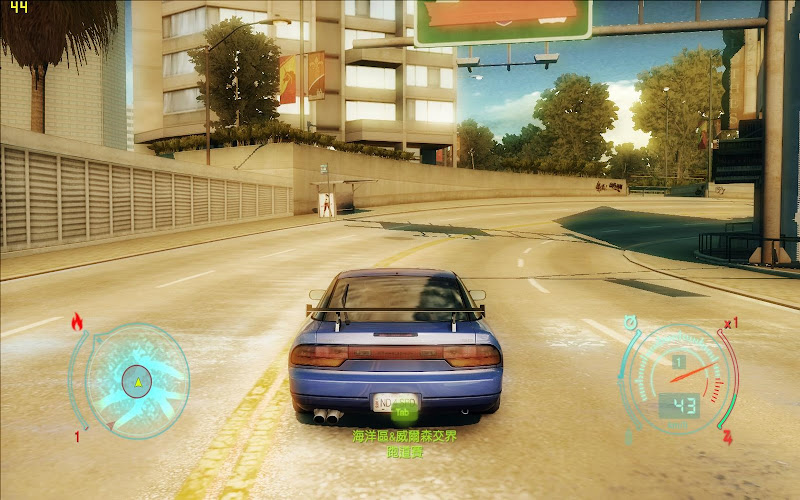The width and height of the screenshot is (800, 500).
Task: Click the speedbreaker stopwatch icon
Action: (630, 322)
